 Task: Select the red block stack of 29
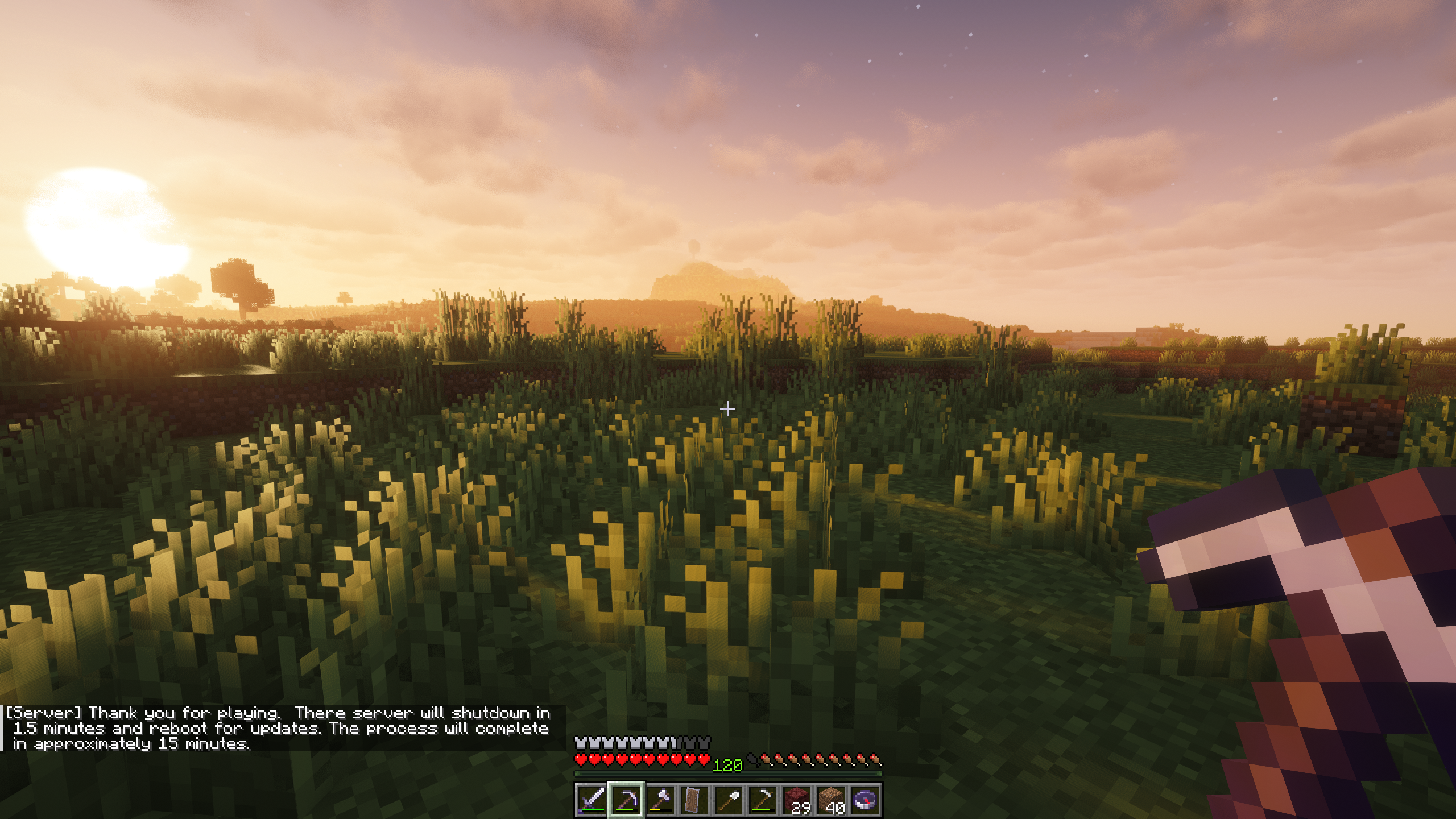tap(796, 799)
